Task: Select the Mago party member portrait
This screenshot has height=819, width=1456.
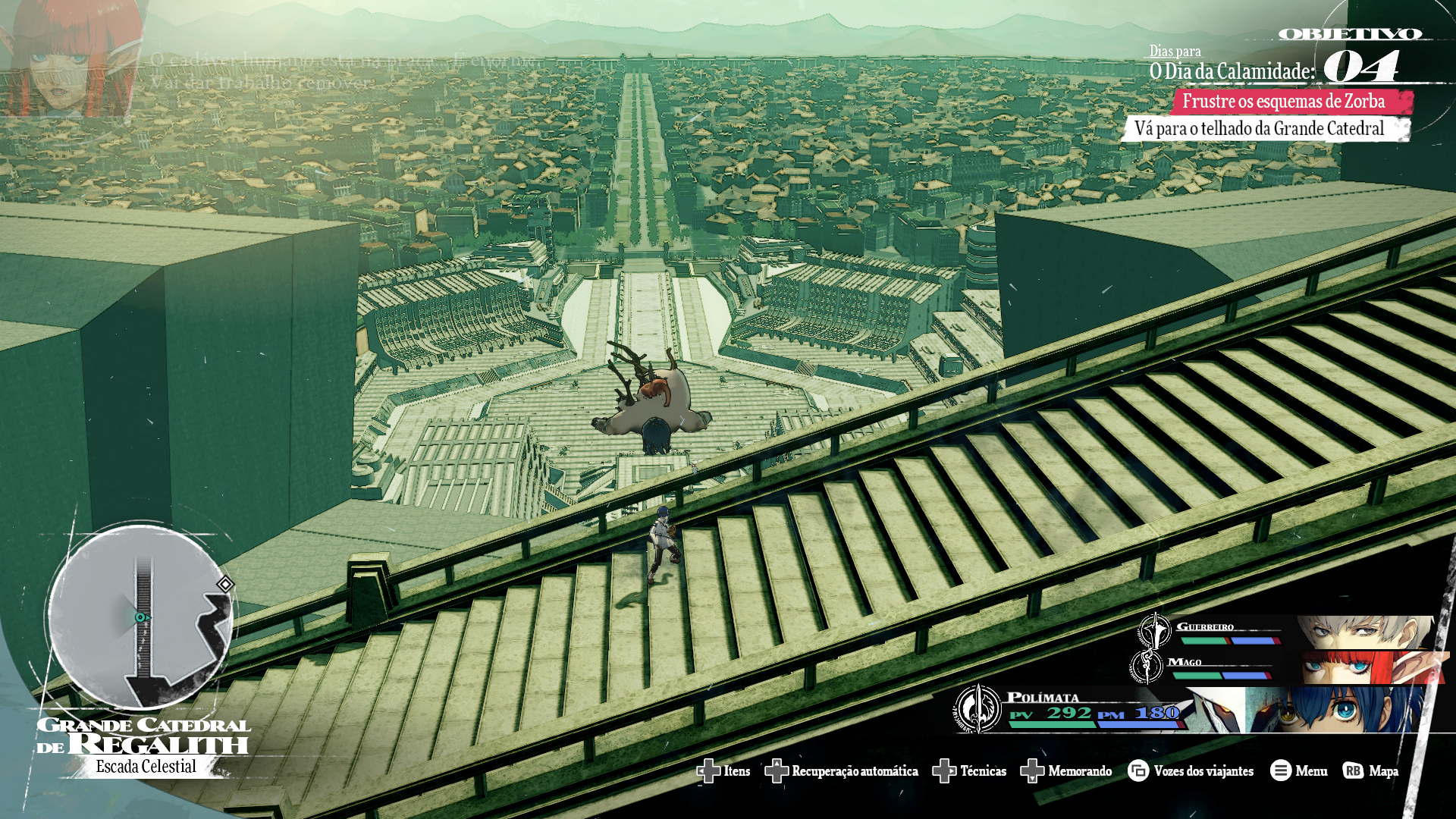Action: [1365, 667]
